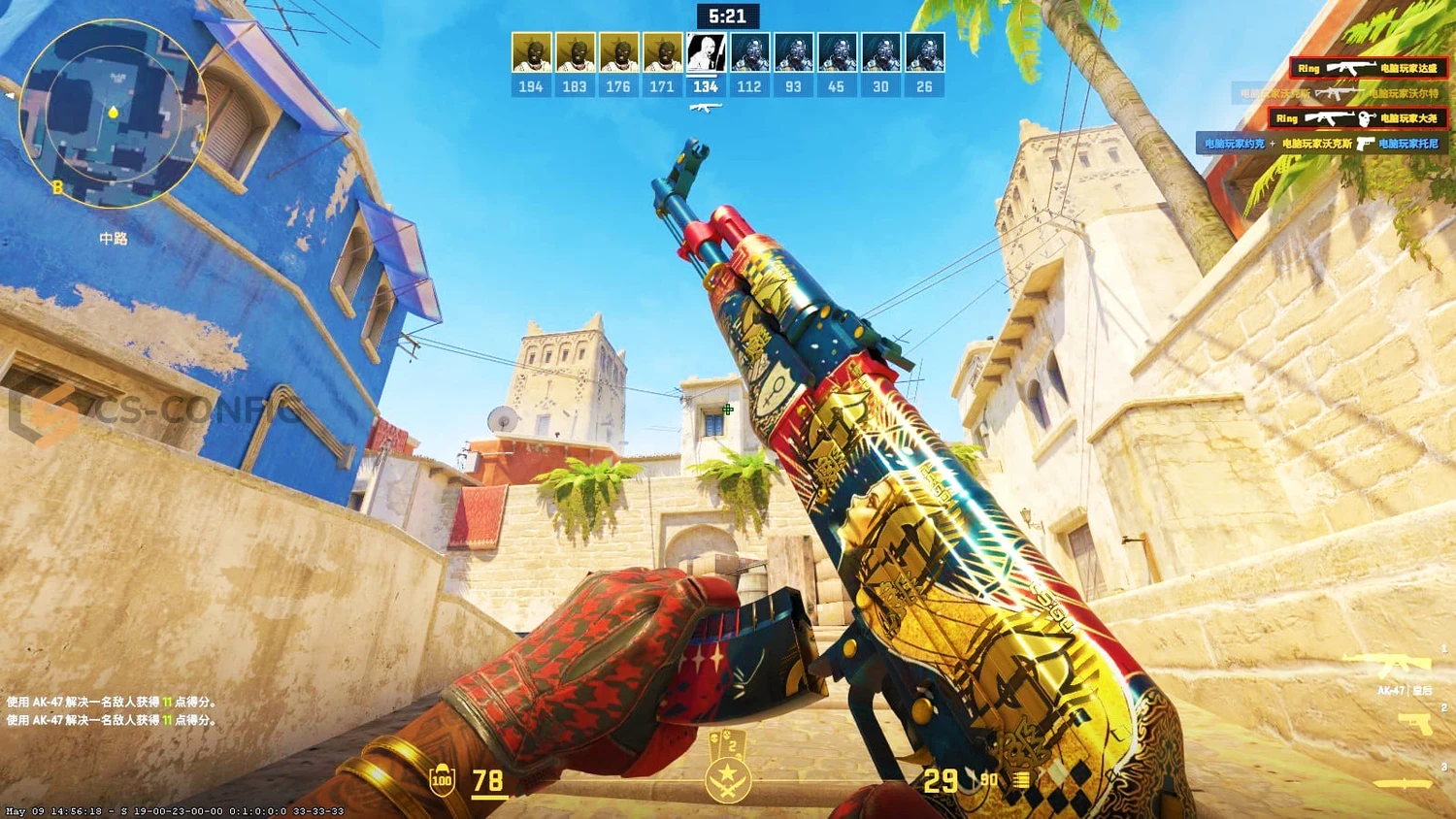This screenshot has width=1456, height=819.
Task: Click the headshot skull icon in kill feed
Action: click(x=1365, y=118)
